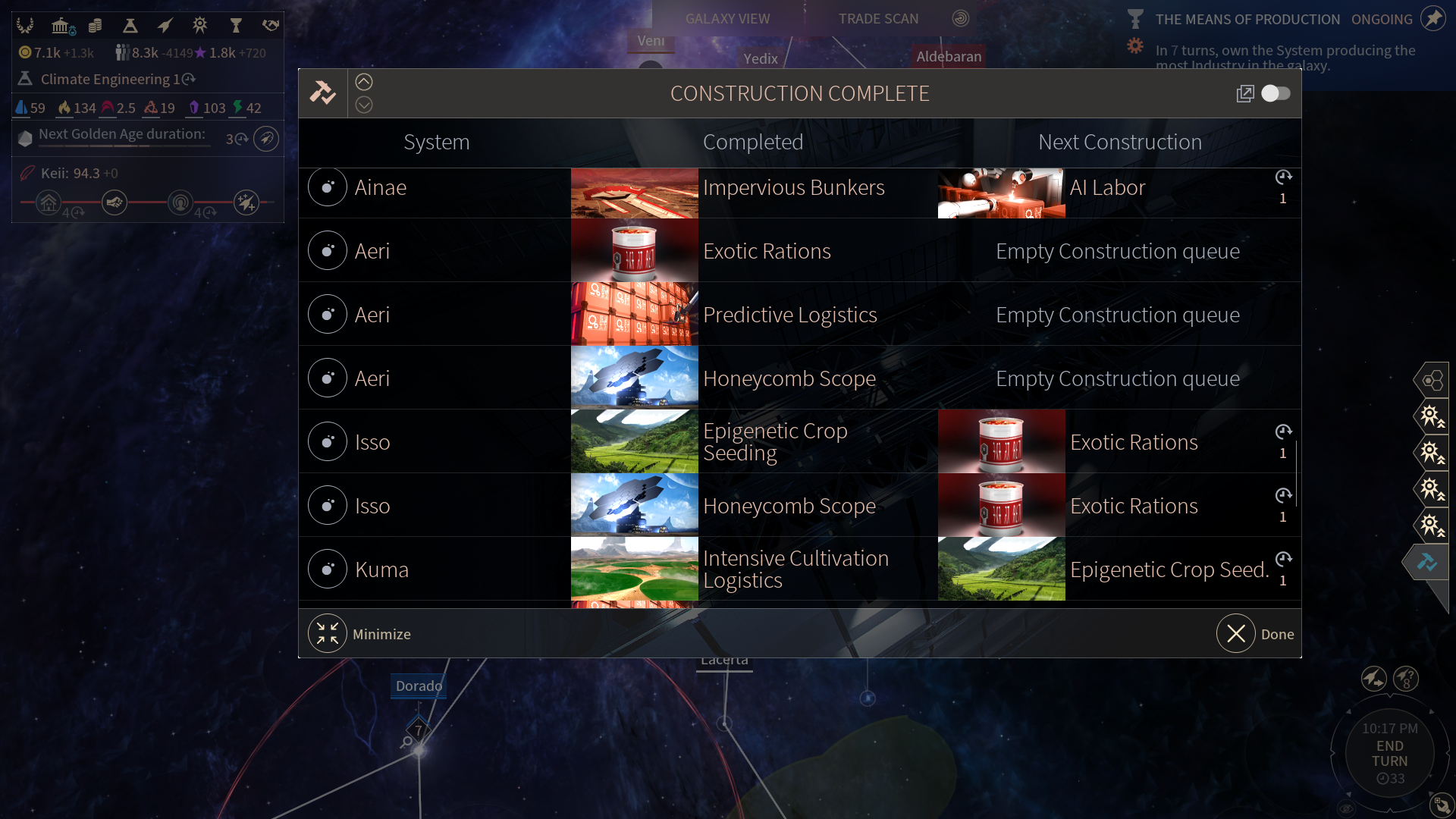Select Epigenetic Crop Seed. next construction for Kuma

tap(1168, 570)
